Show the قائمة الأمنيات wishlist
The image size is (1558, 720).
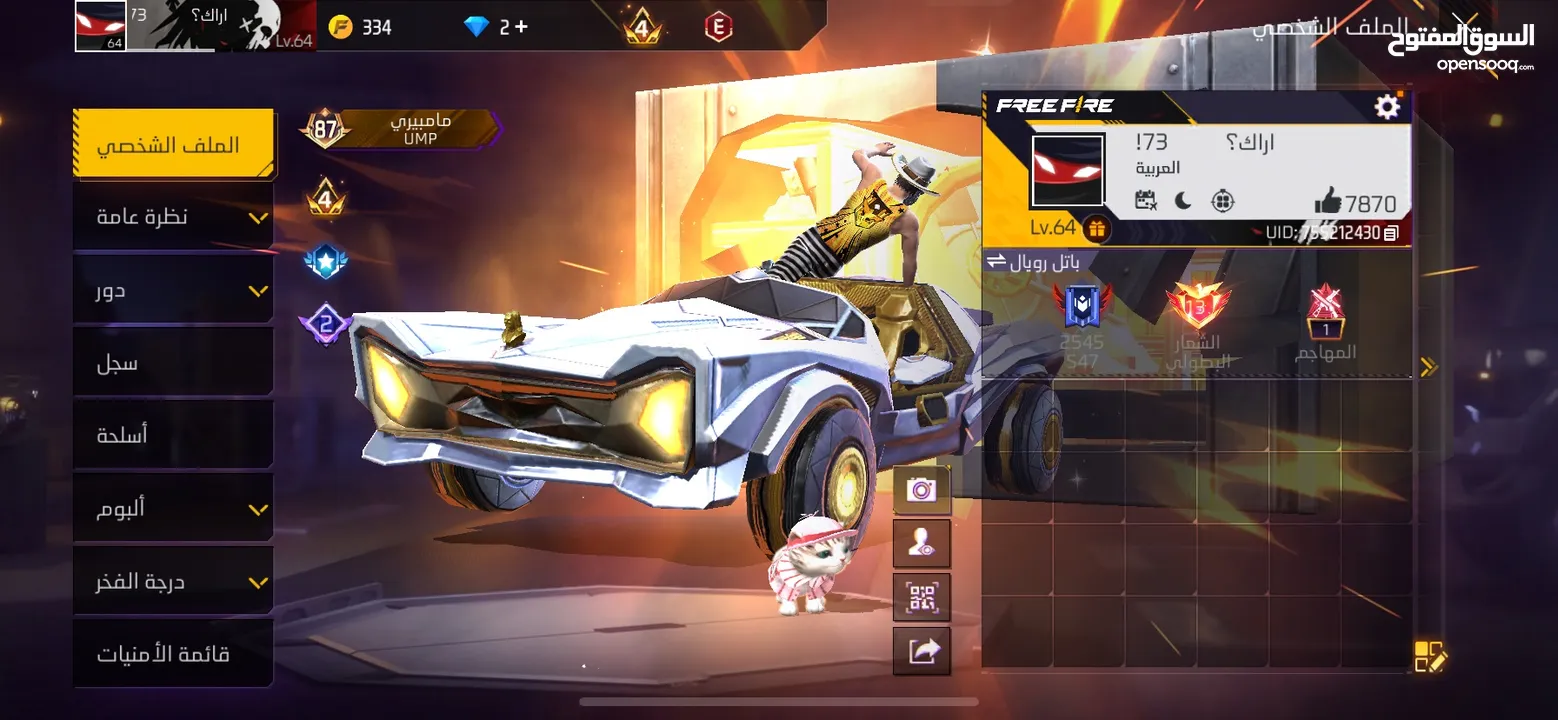pos(173,655)
